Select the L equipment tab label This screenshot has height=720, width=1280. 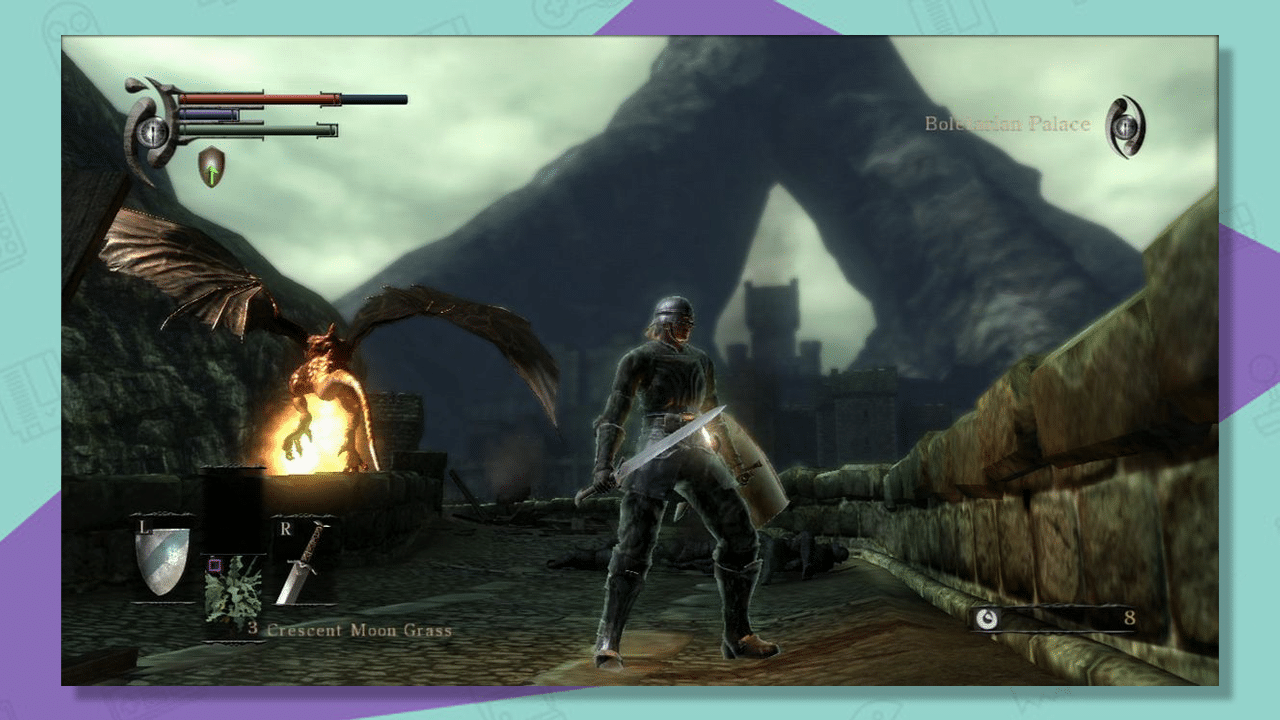(143, 527)
